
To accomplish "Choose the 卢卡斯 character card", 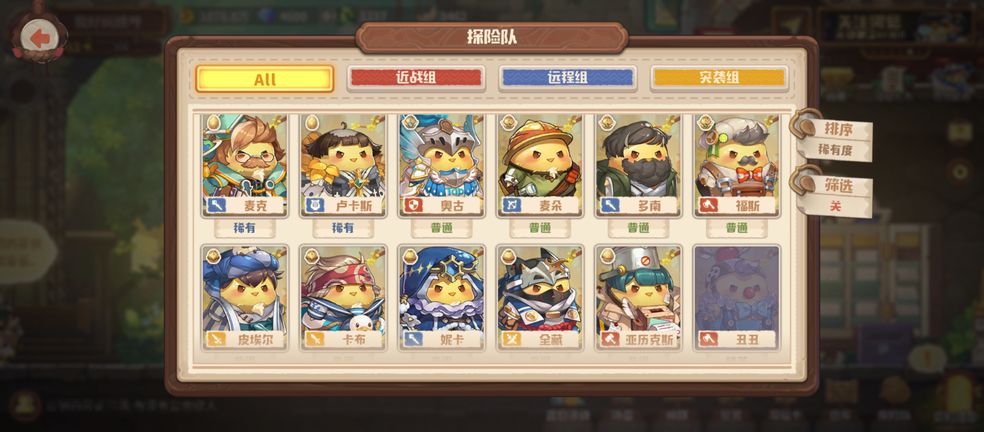I will [343, 165].
